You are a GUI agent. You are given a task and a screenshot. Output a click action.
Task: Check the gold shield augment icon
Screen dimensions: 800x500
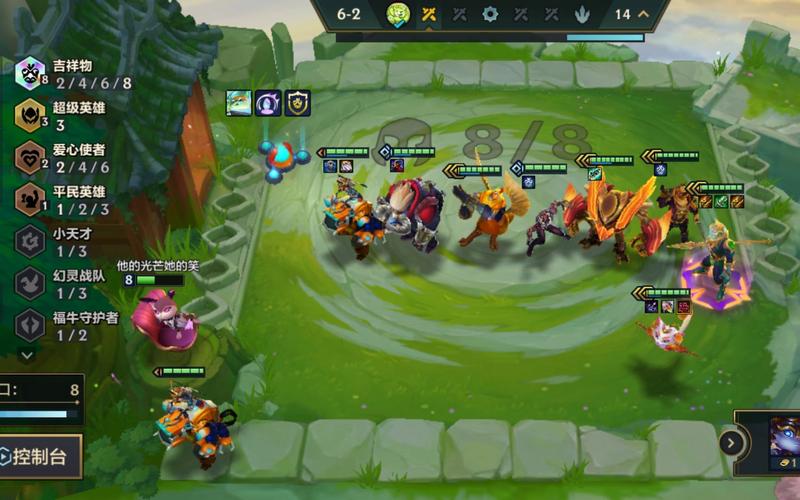pos(297,103)
